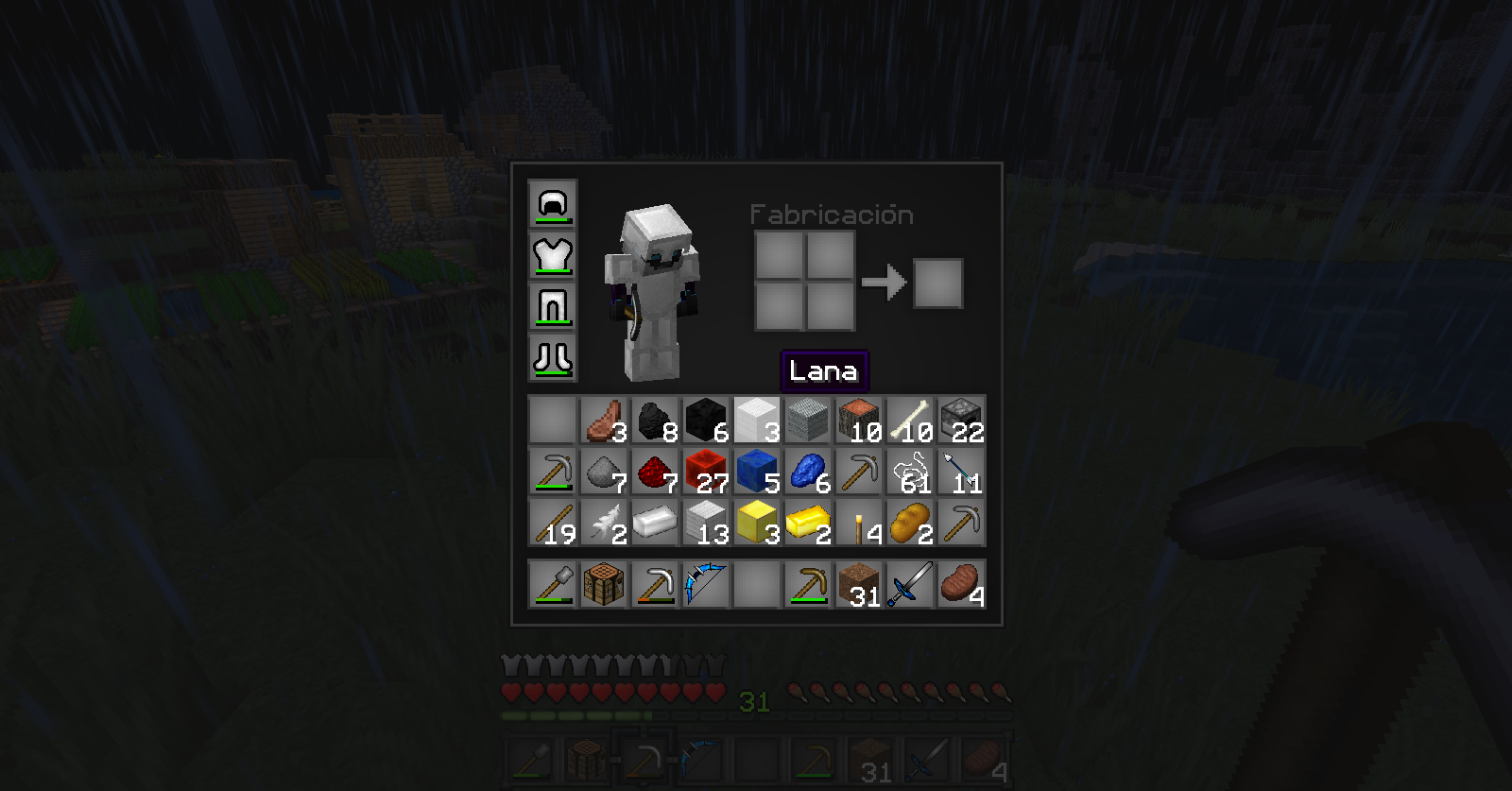Screen dimensions: 1512x791
Task: Take the string stack
Action: point(910,471)
